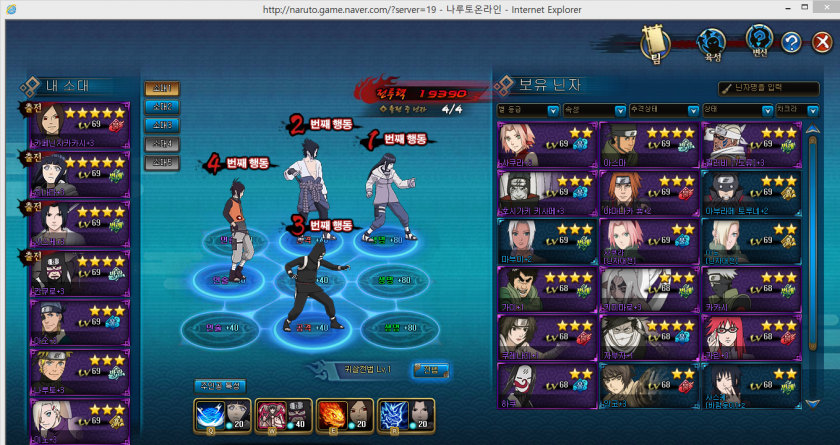
Task: Click the 진법 formation button
Action: [431, 370]
